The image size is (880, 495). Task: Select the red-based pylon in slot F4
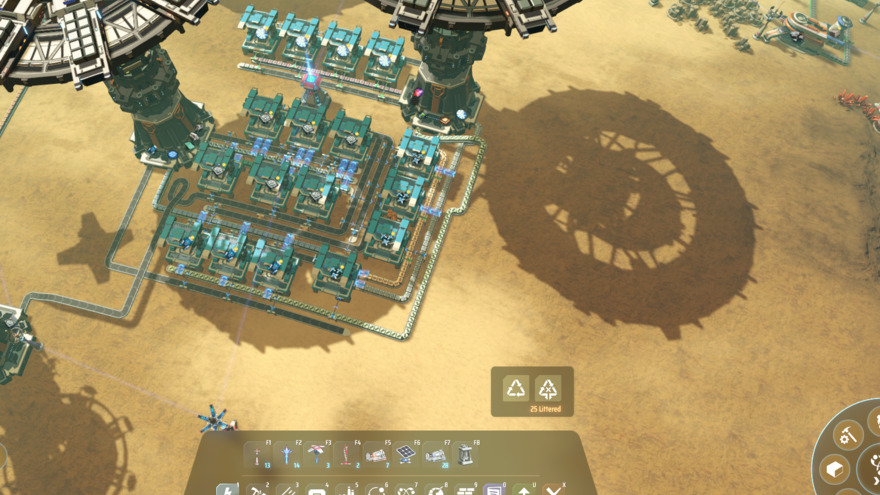[347, 456]
